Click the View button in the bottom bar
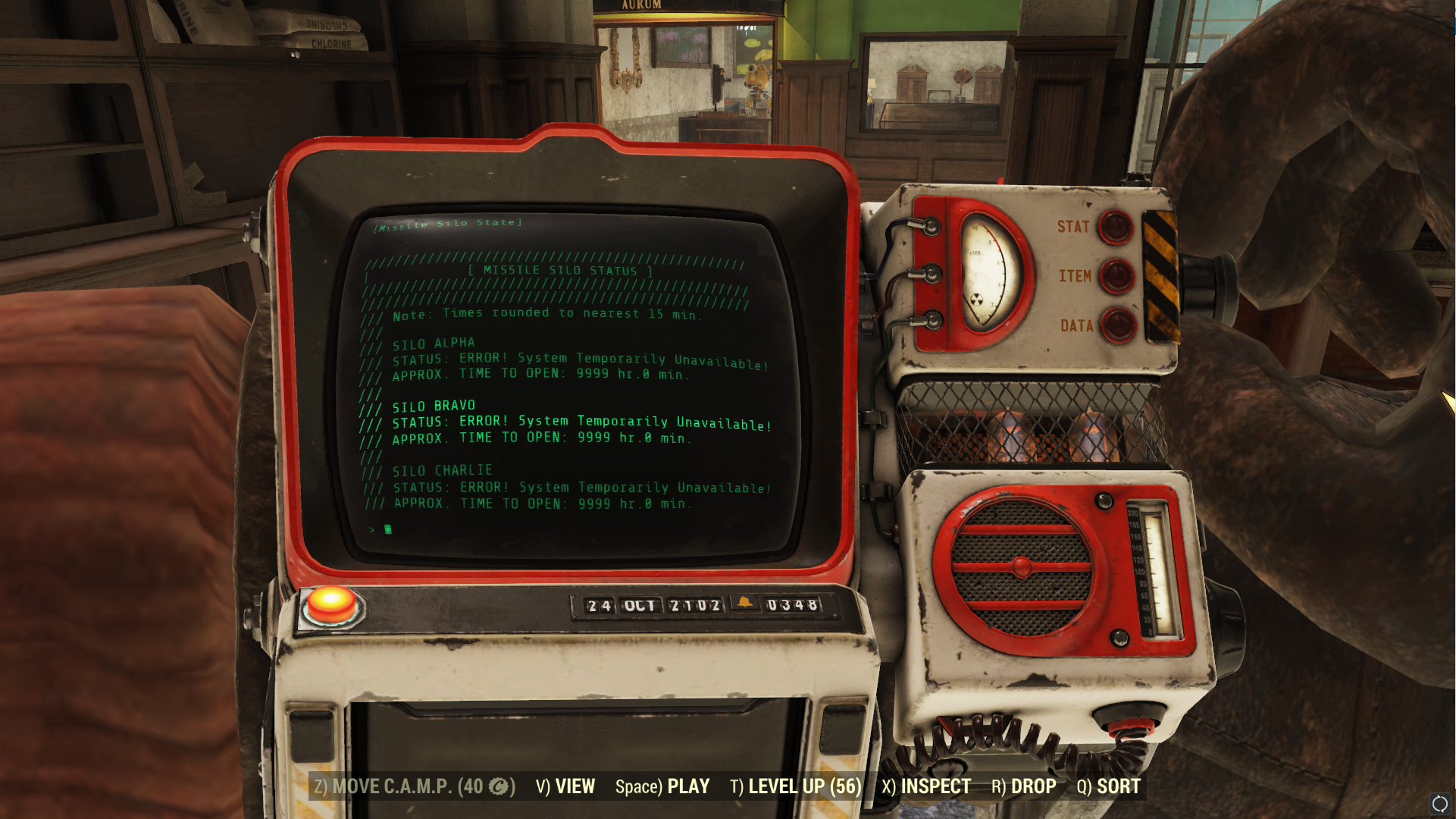The width and height of the screenshot is (1456, 819). pos(565,787)
